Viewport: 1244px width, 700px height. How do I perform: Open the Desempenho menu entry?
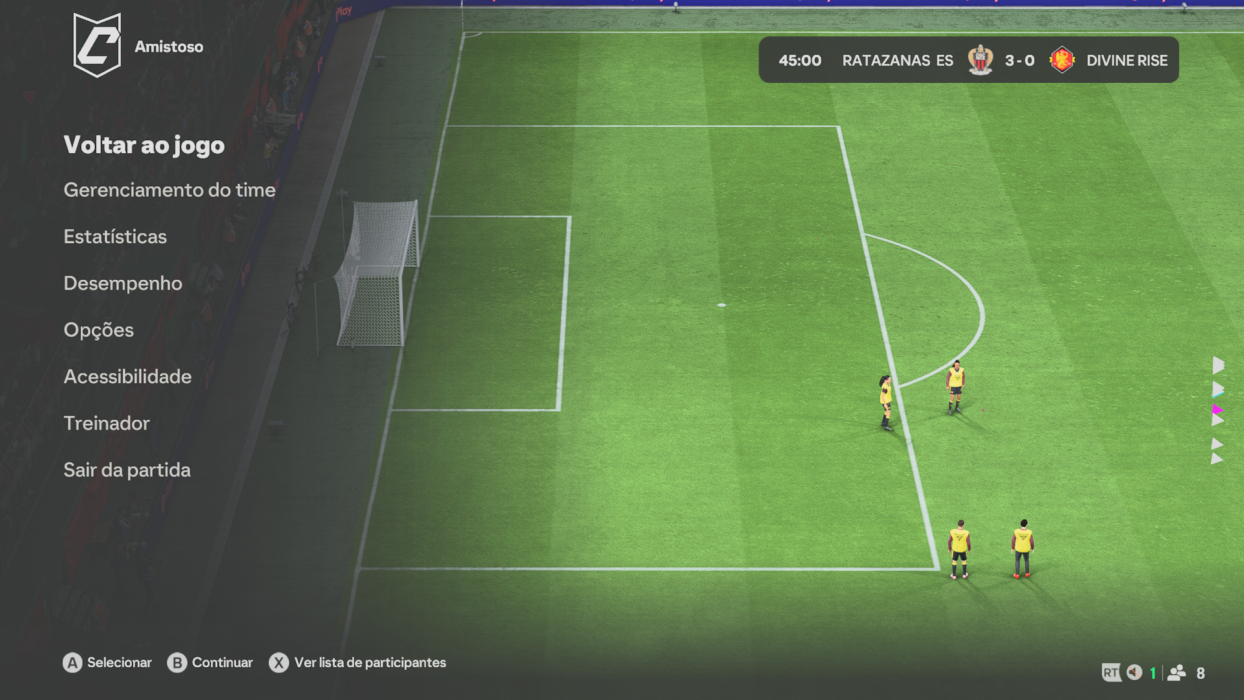123,283
